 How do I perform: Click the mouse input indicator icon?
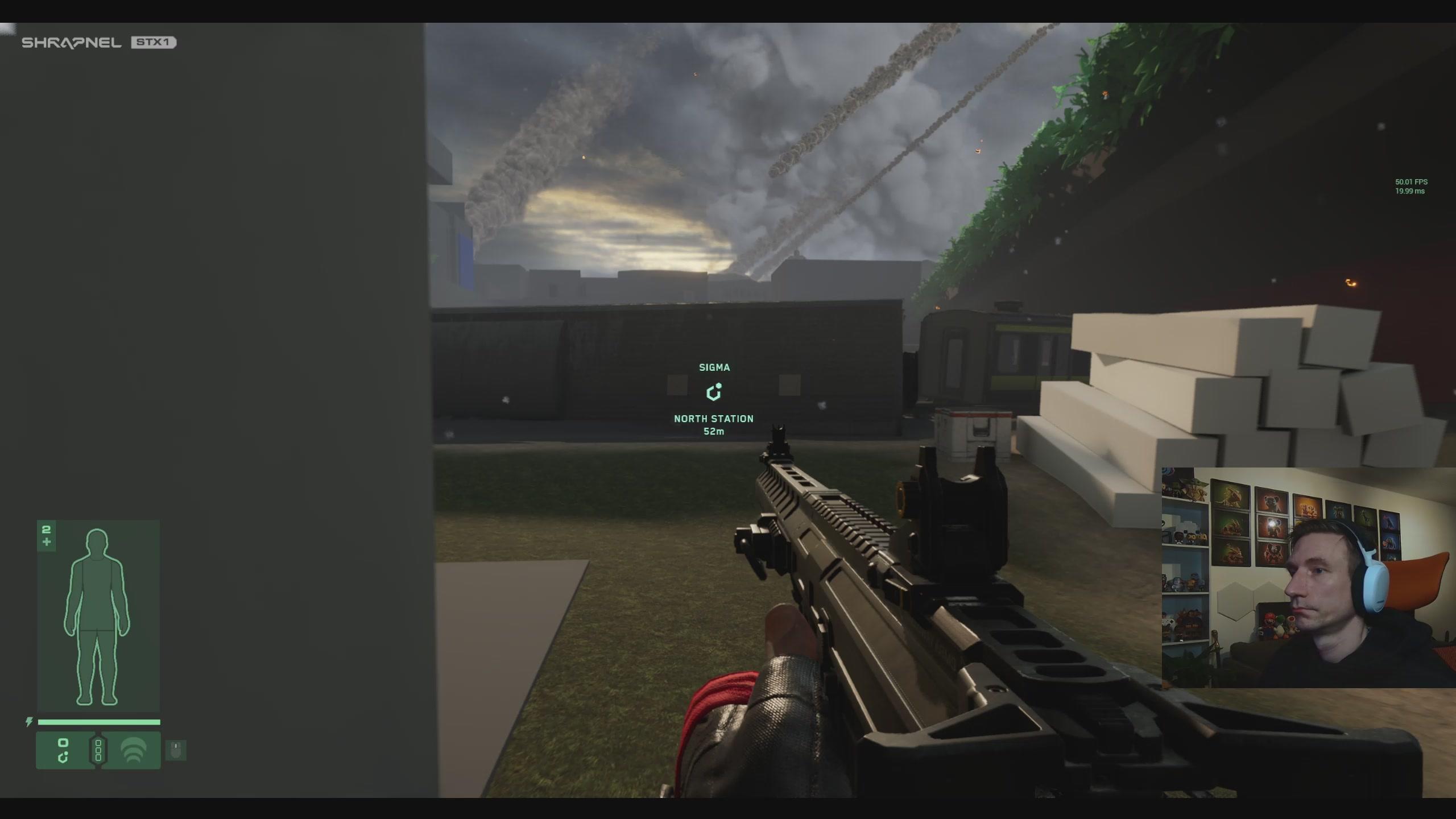click(x=176, y=750)
